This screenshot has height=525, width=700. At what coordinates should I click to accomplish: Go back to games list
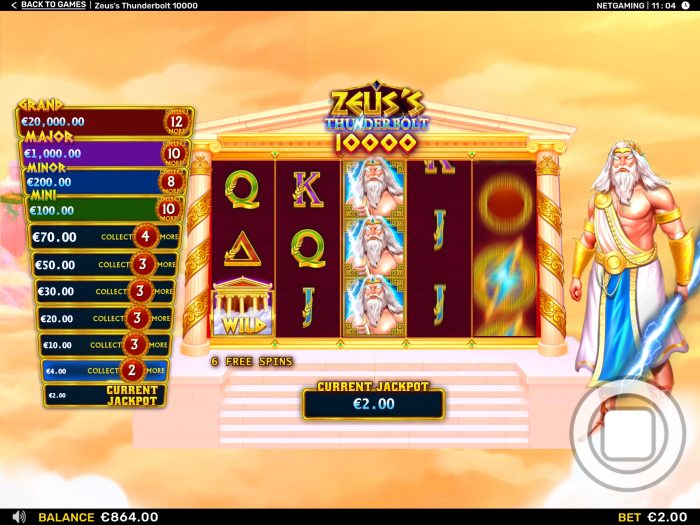click(x=48, y=6)
